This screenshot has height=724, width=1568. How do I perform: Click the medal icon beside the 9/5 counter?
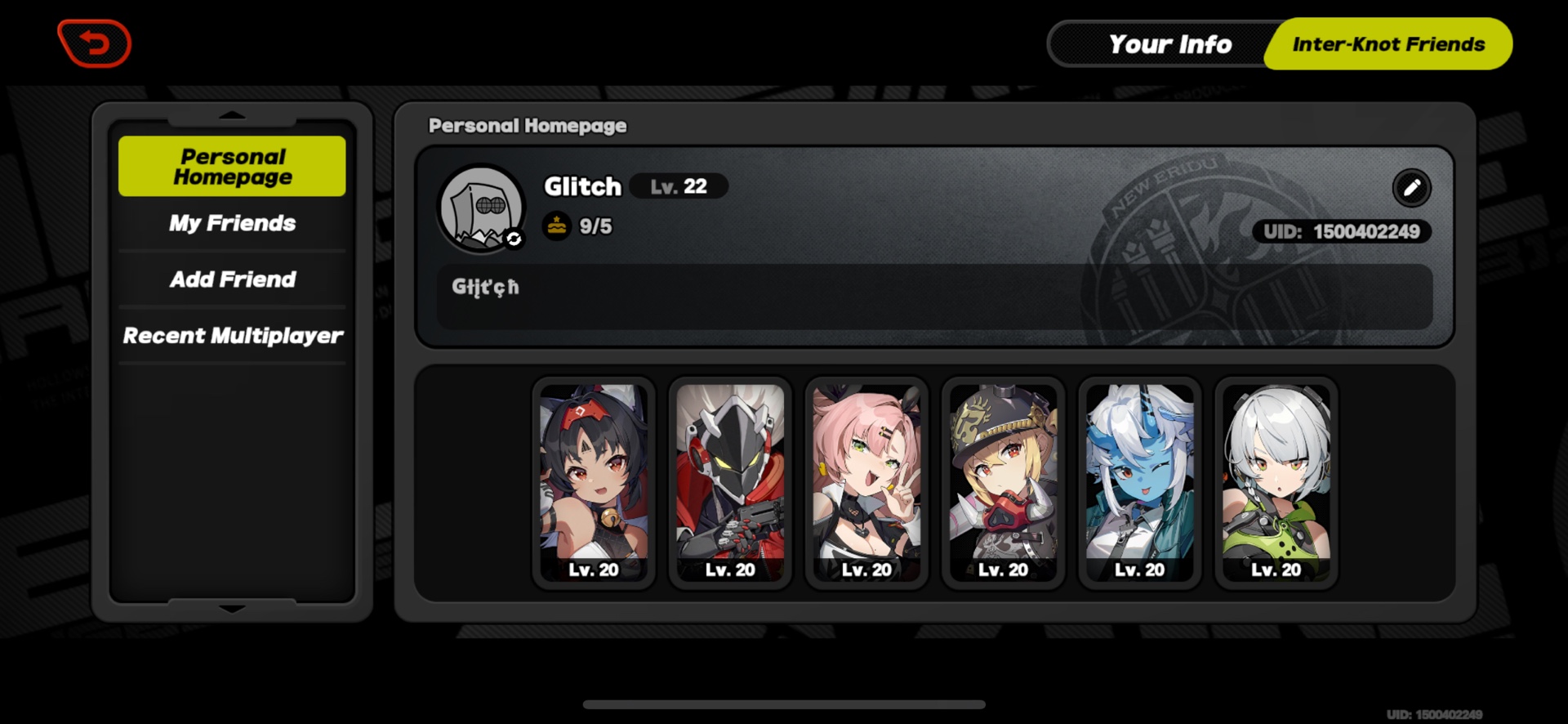click(556, 226)
